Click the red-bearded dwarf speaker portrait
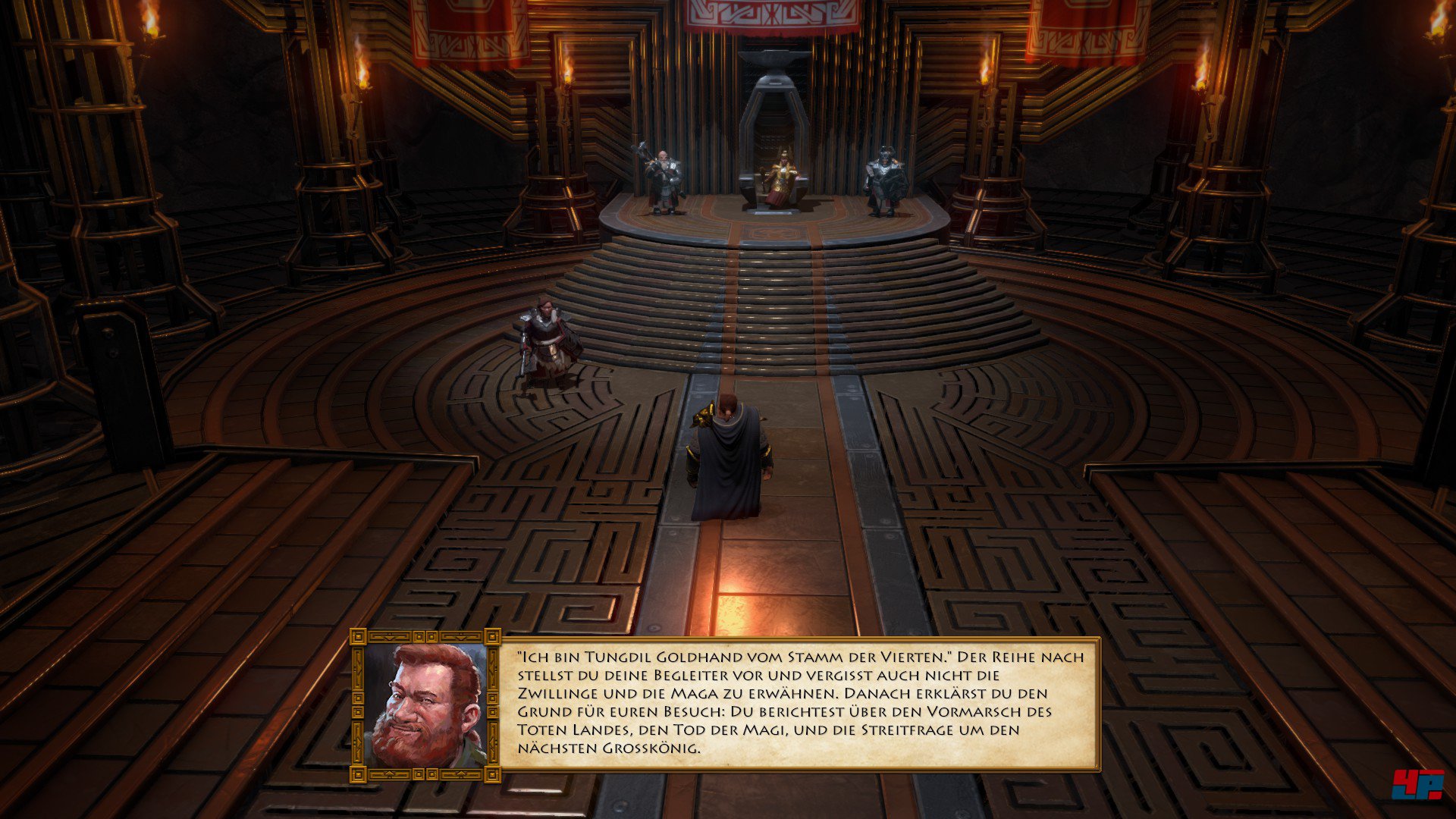This screenshot has width=1456, height=819. 425,705
